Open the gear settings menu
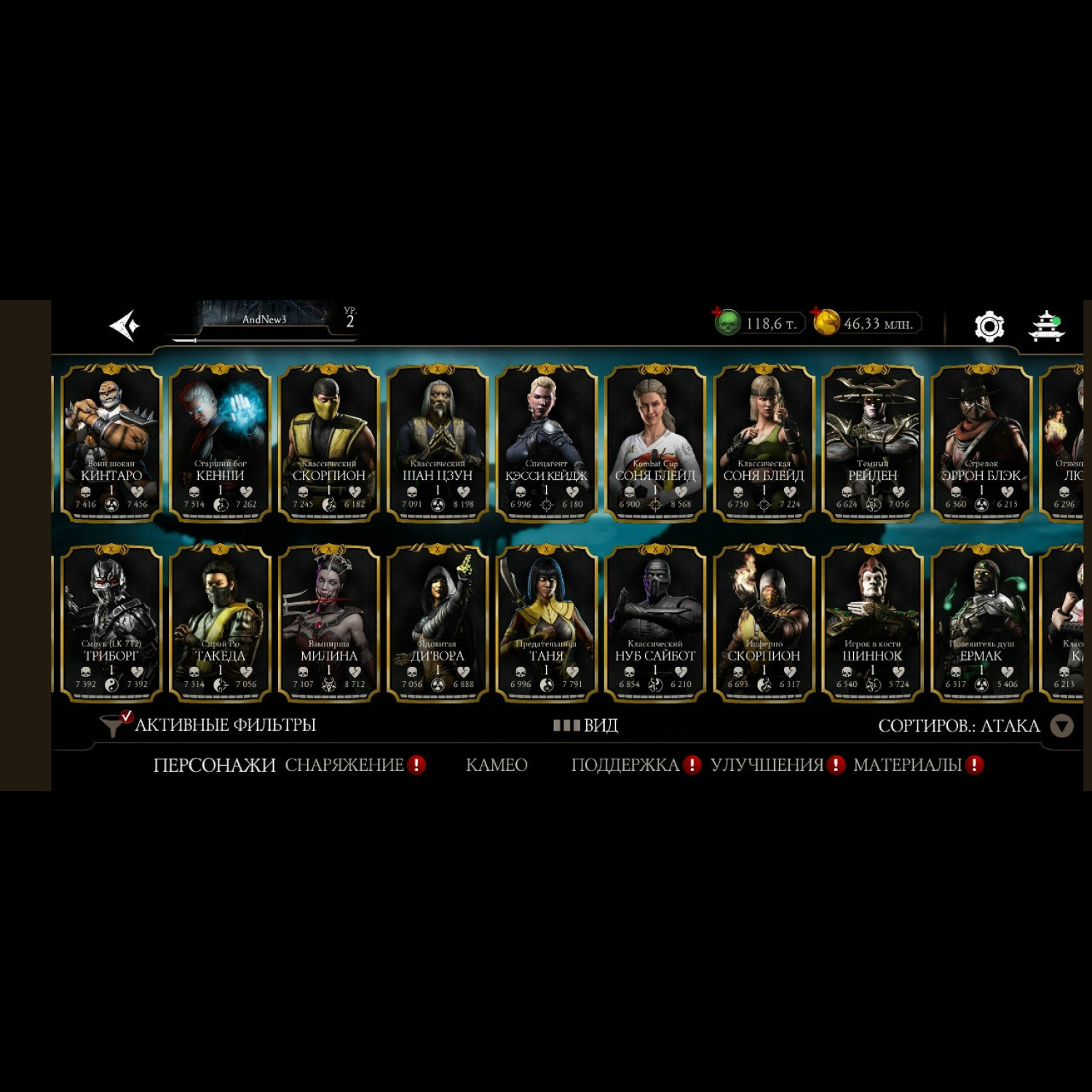This screenshot has height=1092, width=1092. pos(989,326)
